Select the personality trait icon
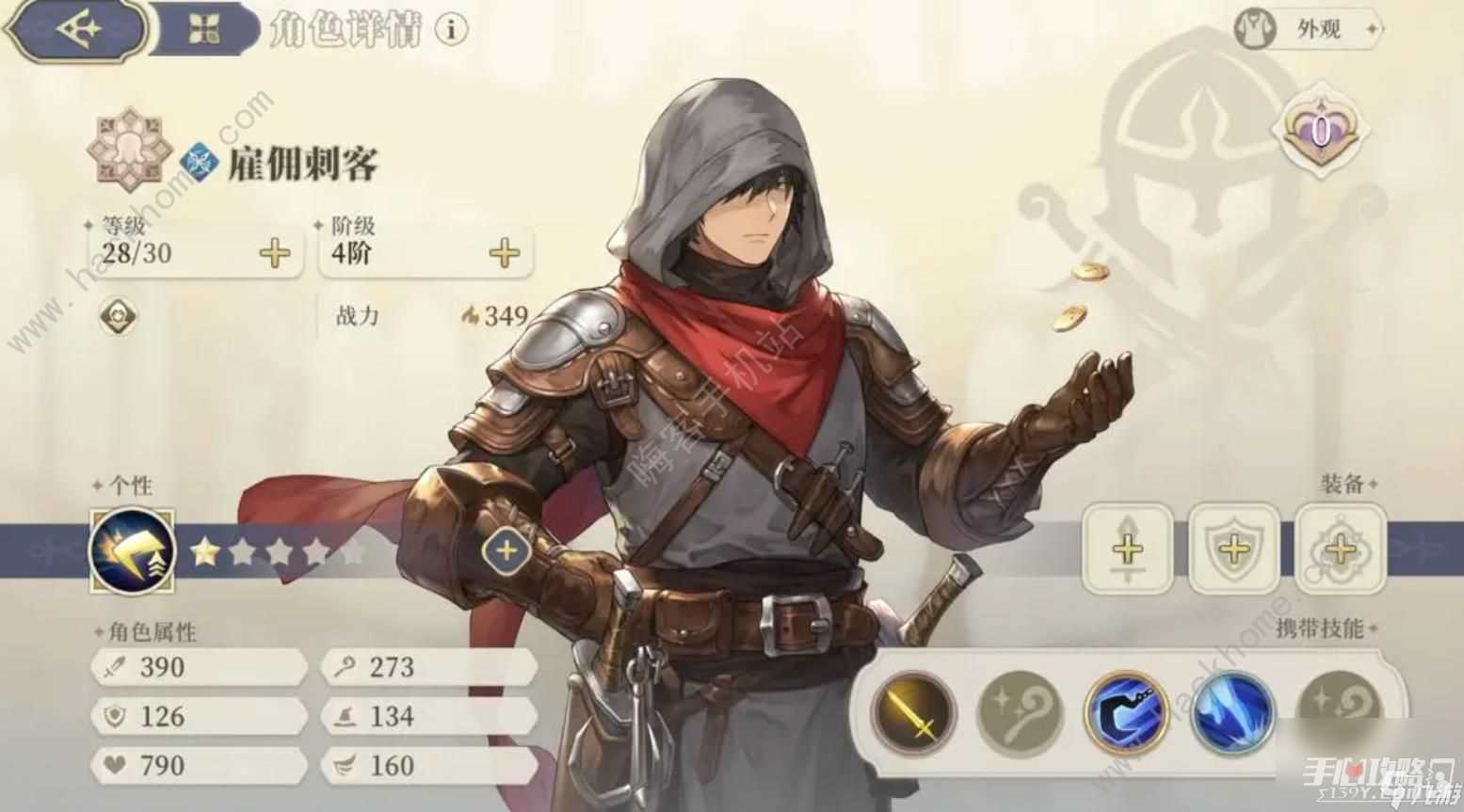 (132, 550)
